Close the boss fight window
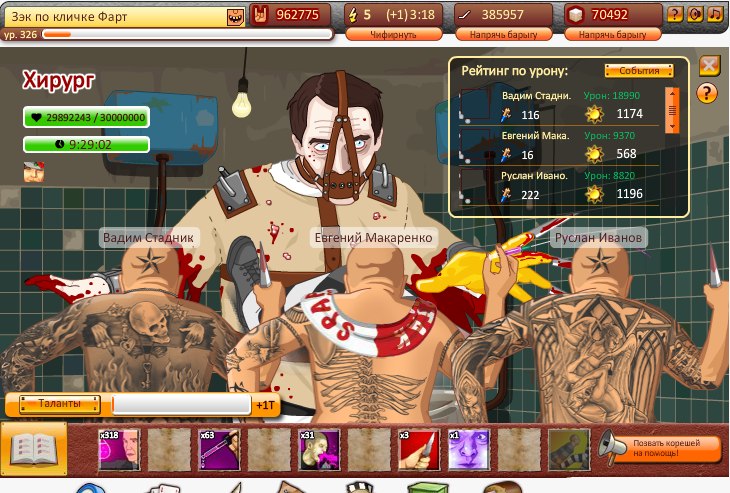This screenshot has width=730, height=493. pyautogui.click(x=709, y=66)
